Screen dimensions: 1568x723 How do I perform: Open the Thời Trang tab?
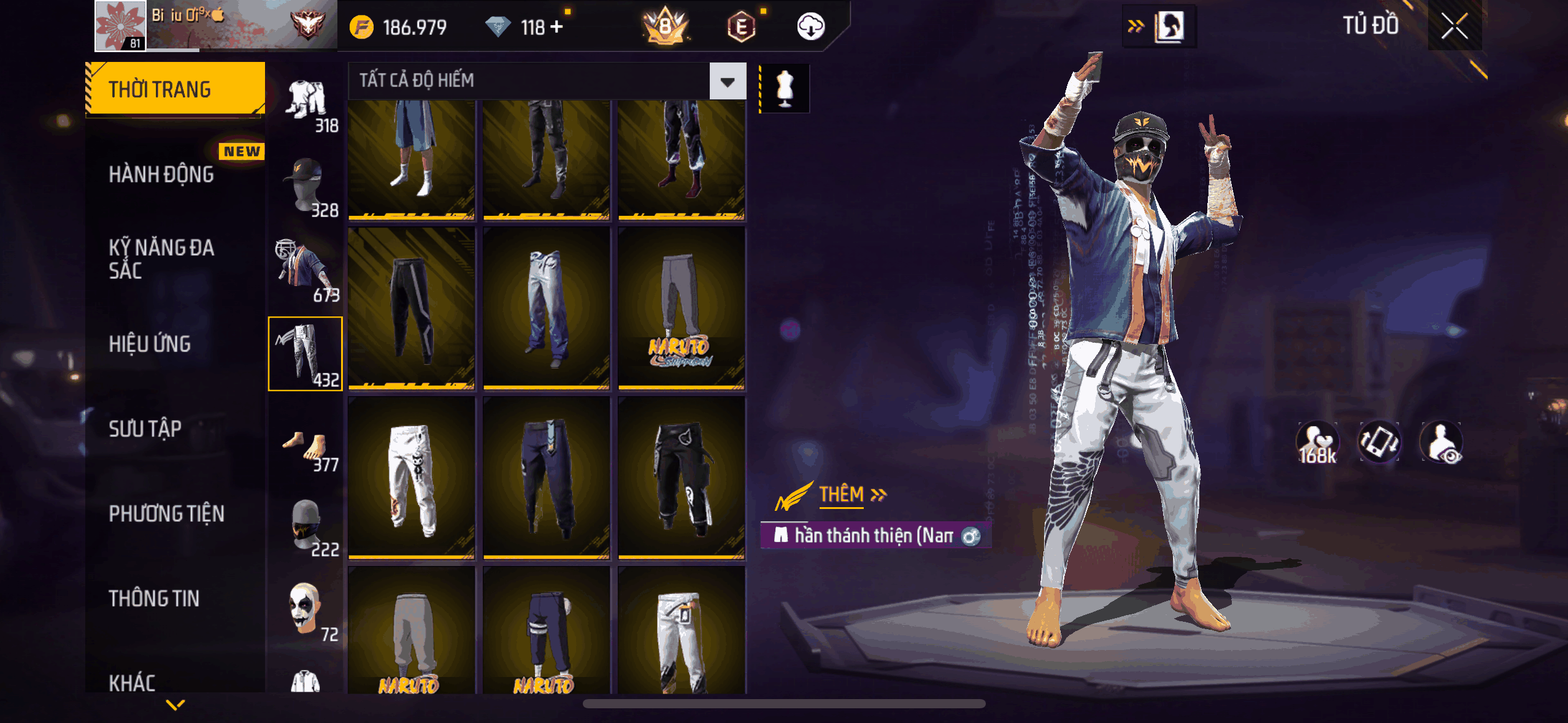[x=175, y=90]
